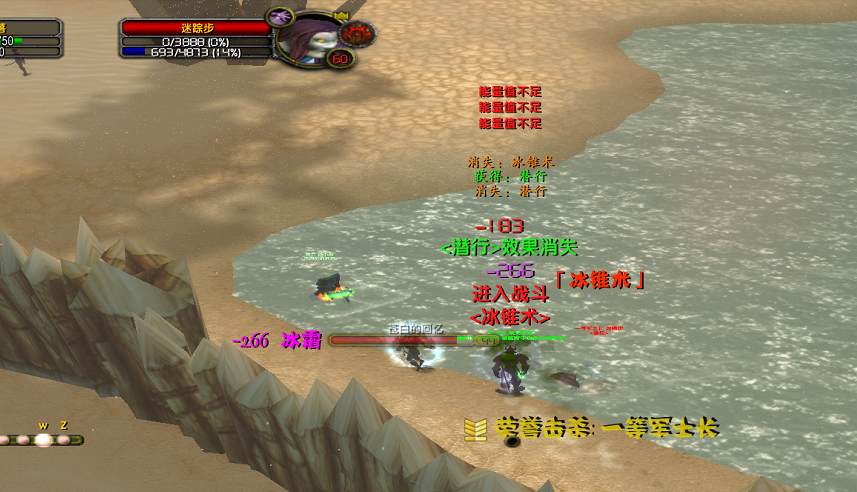Screen dimensions: 857x492
Task: Click the purple buff icon above the portrait
Action: tap(279, 16)
